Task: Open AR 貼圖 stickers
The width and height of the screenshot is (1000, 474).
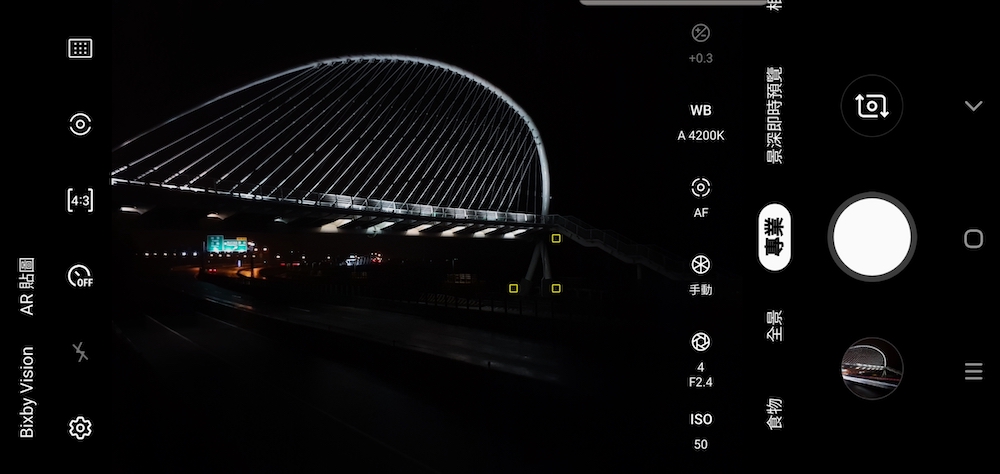Action: [x=27, y=286]
